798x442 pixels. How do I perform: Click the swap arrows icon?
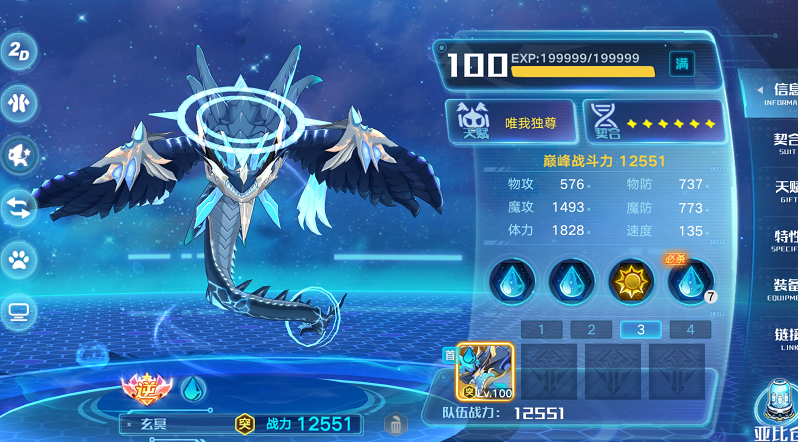pos(18,208)
